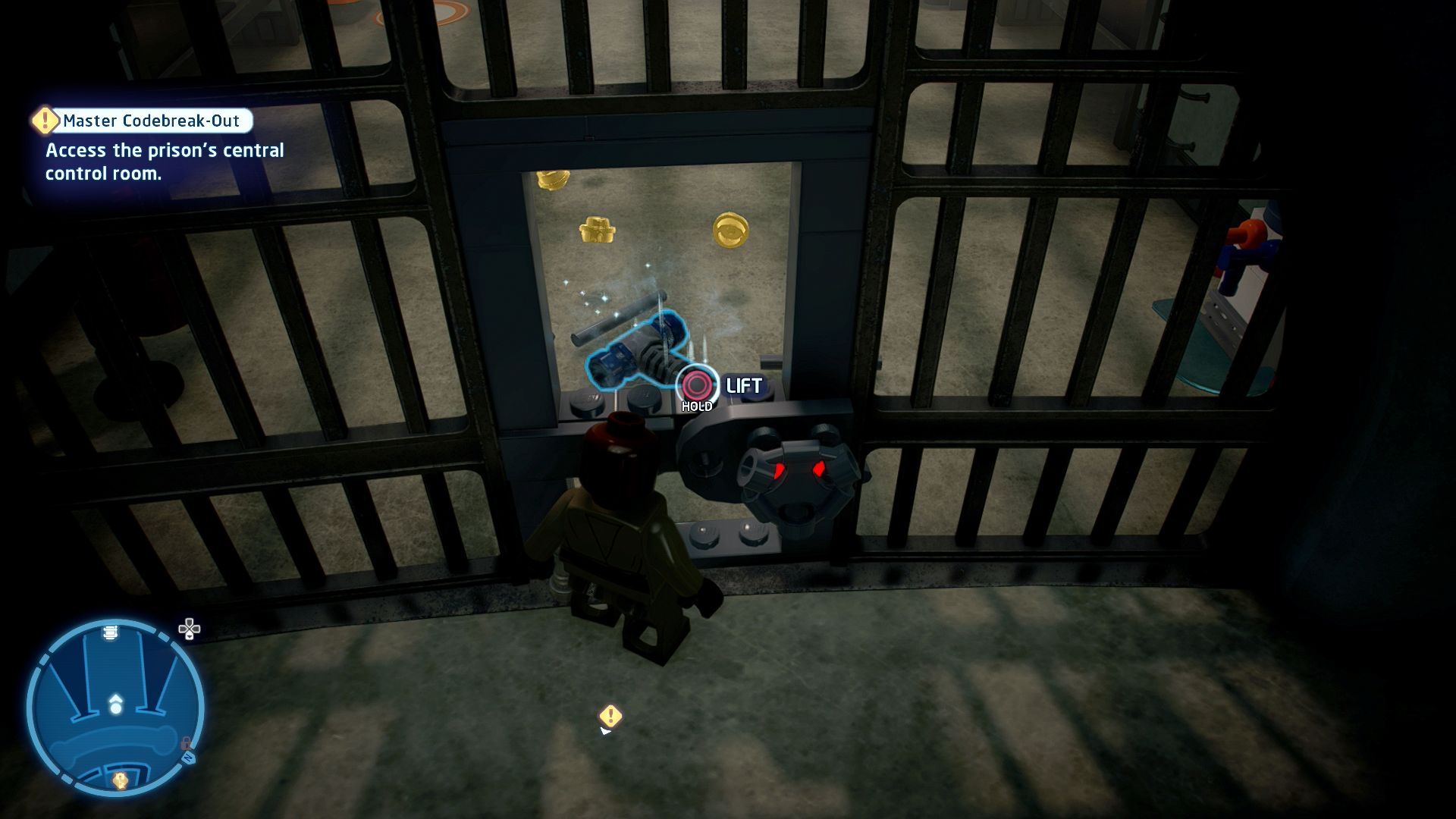
Task: Click the circular minimap
Action: click(115, 708)
